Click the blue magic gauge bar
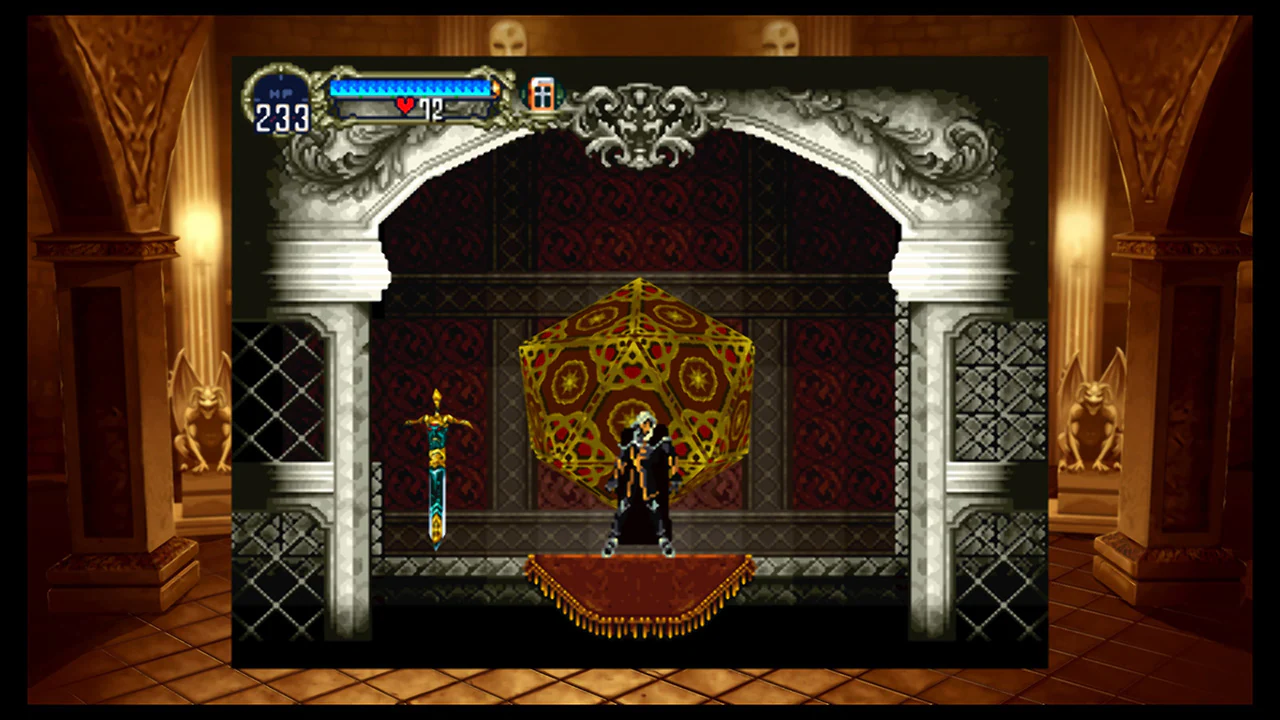The image size is (1280, 720). click(x=410, y=86)
